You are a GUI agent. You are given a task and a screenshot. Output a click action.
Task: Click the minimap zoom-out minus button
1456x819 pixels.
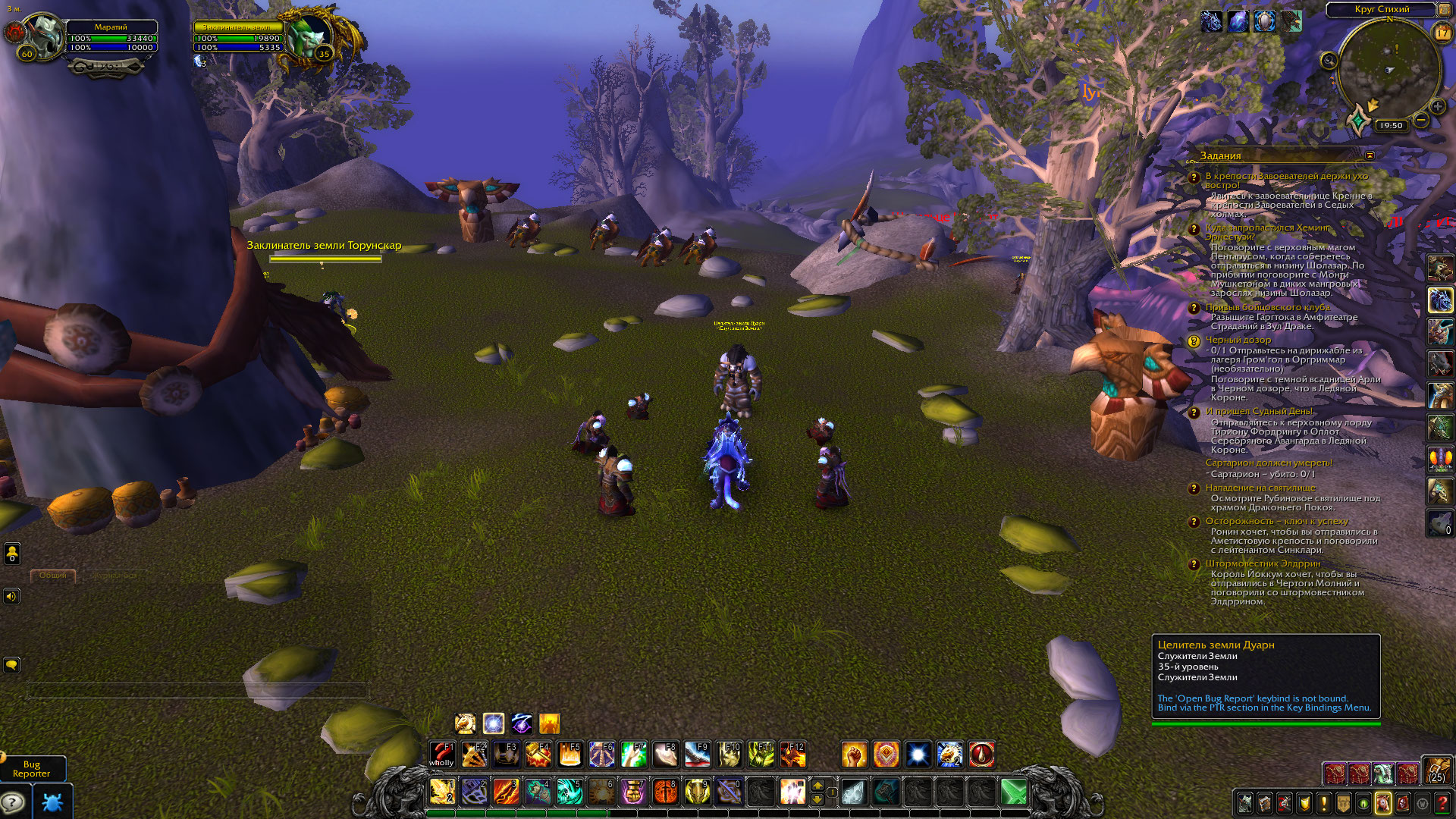point(1422,120)
